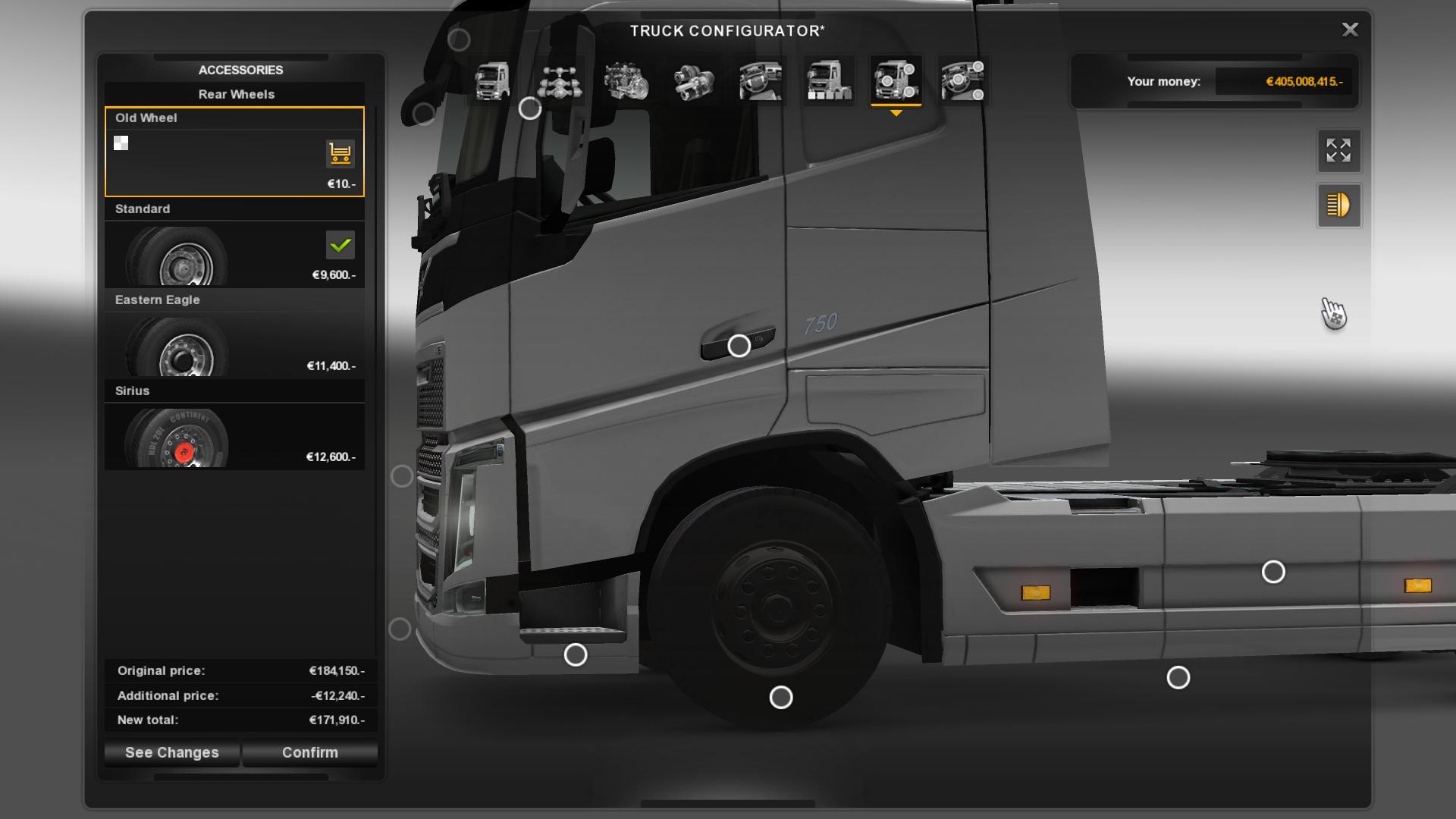Open the cabin selection tab
This screenshot has width=1456, height=819.
491,81
